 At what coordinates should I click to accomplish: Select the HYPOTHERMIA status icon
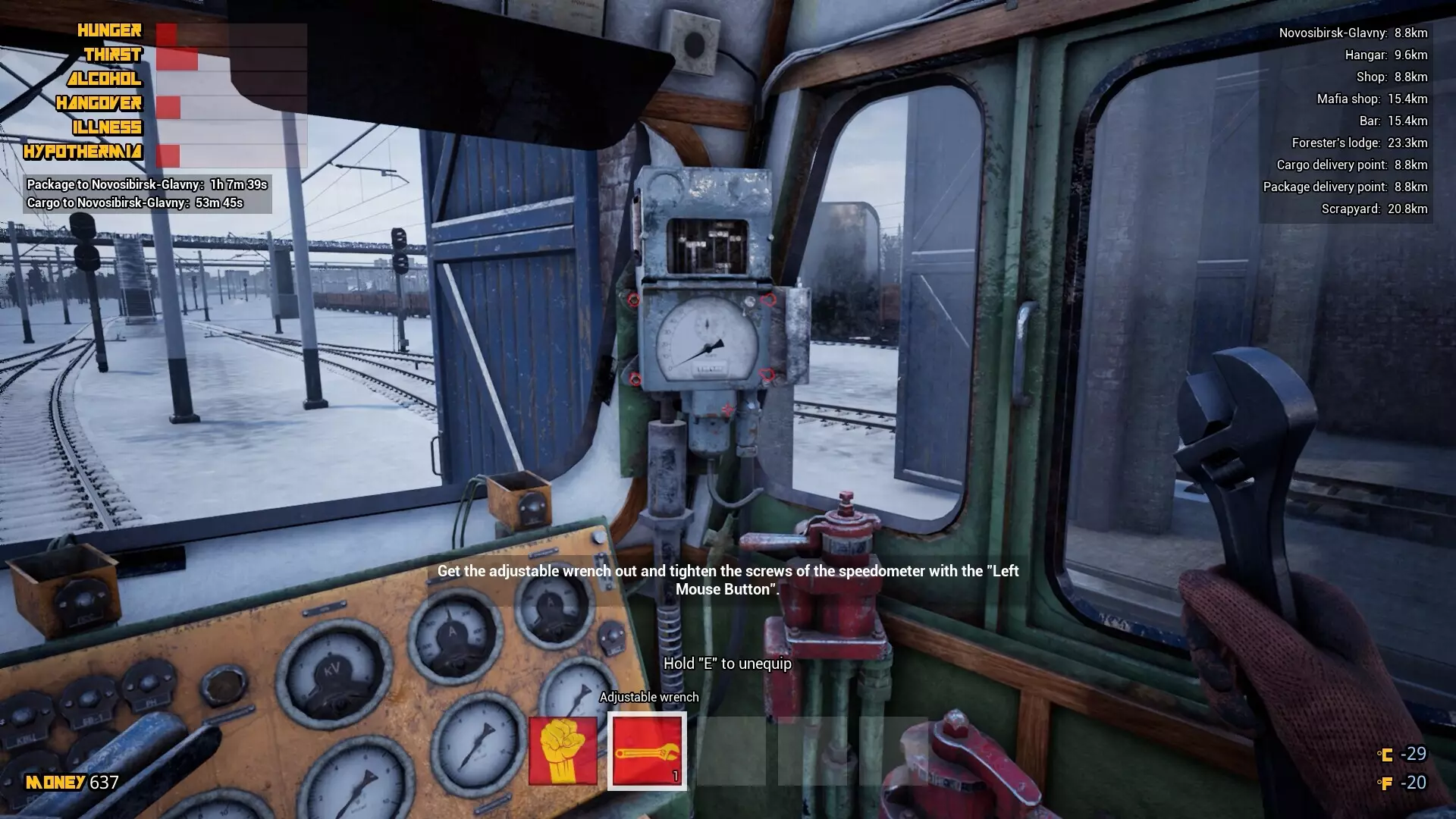coord(82,152)
